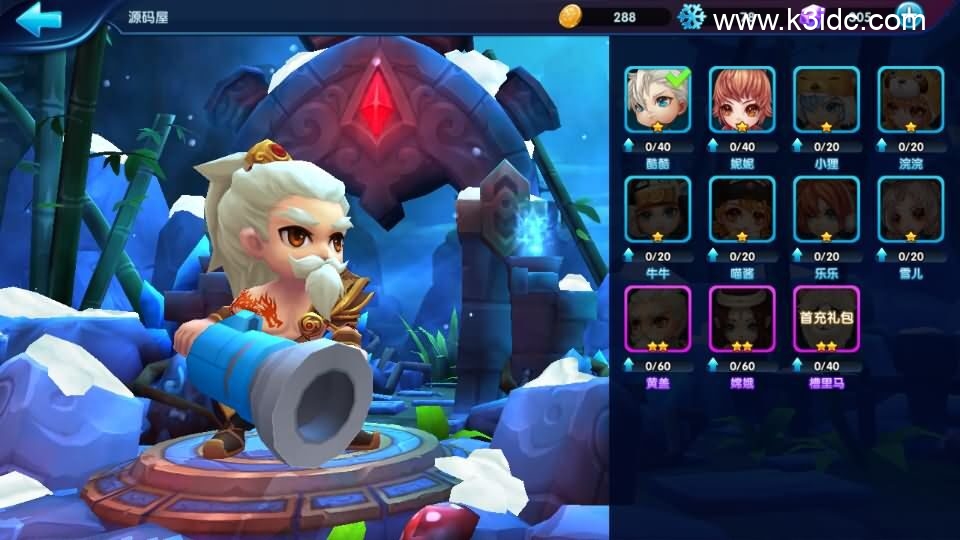Select the locked character 牛牛

pyautogui.click(x=658, y=209)
